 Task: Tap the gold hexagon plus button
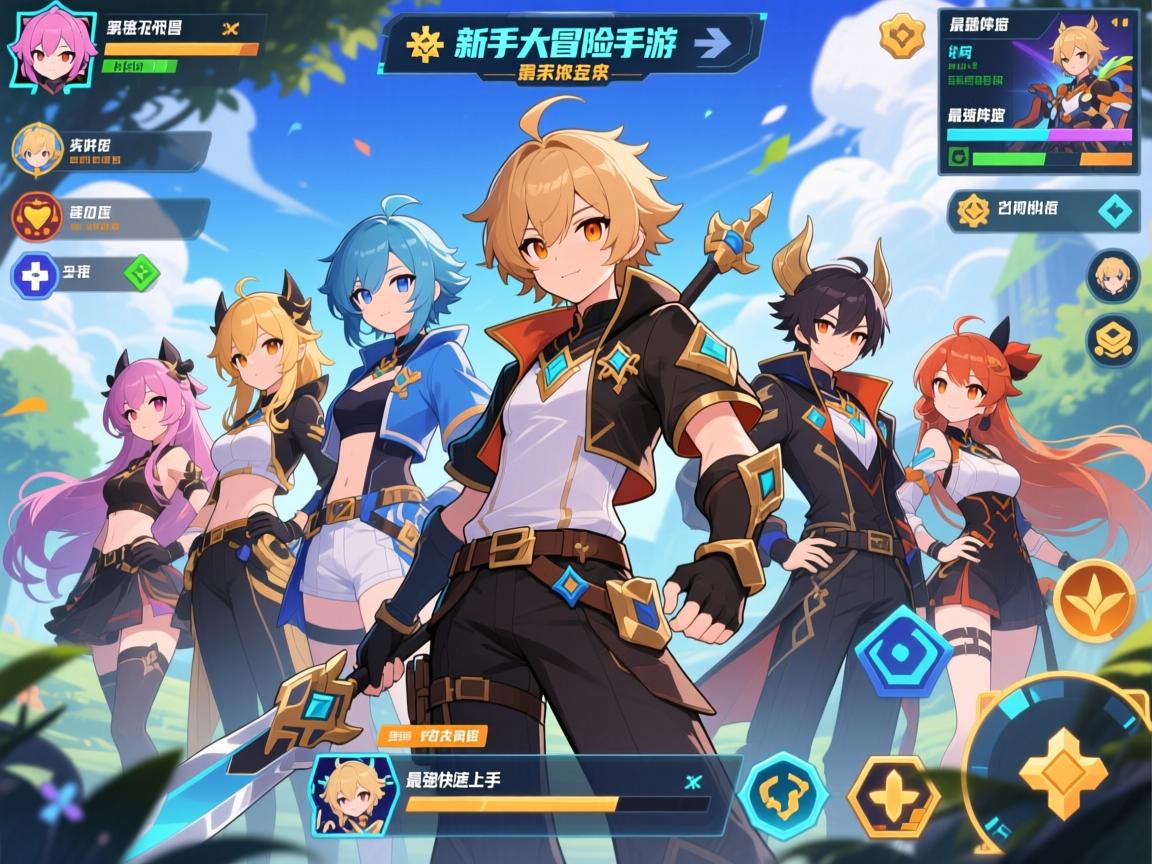coord(892,796)
